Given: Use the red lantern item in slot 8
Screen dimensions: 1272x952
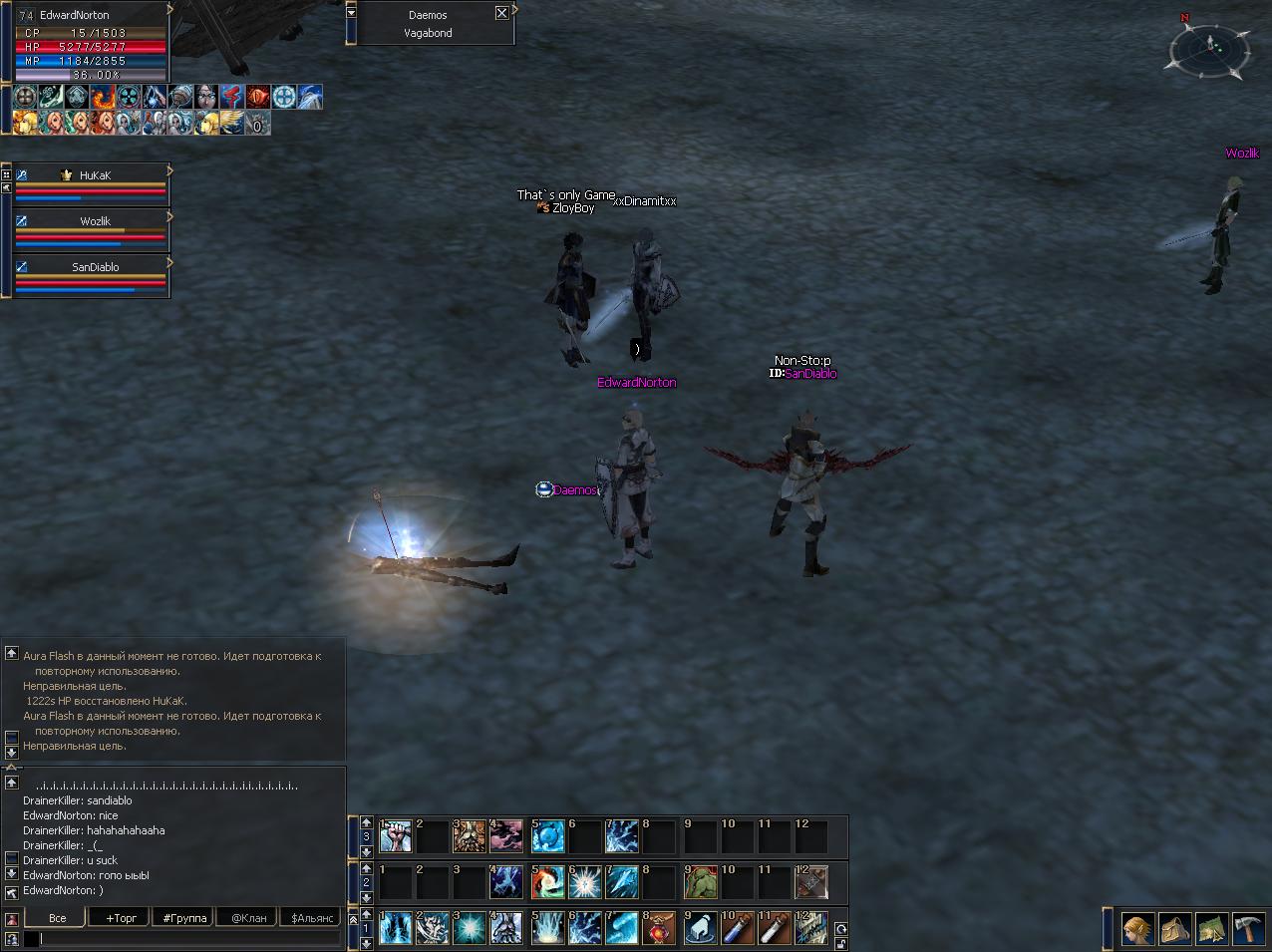Looking at the screenshot, I should [x=660, y=929].
